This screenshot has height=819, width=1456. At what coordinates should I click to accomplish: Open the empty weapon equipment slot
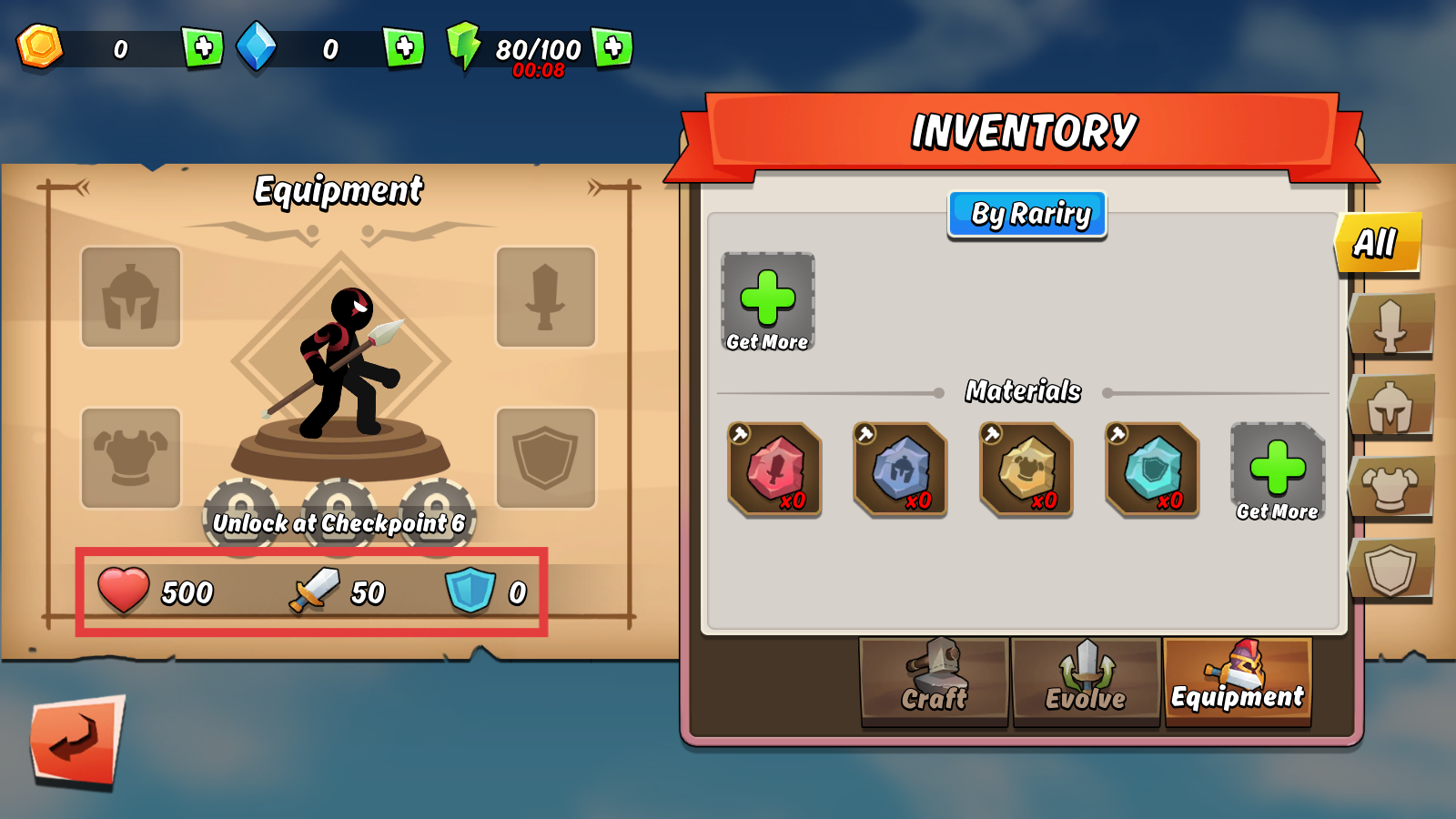546,297
